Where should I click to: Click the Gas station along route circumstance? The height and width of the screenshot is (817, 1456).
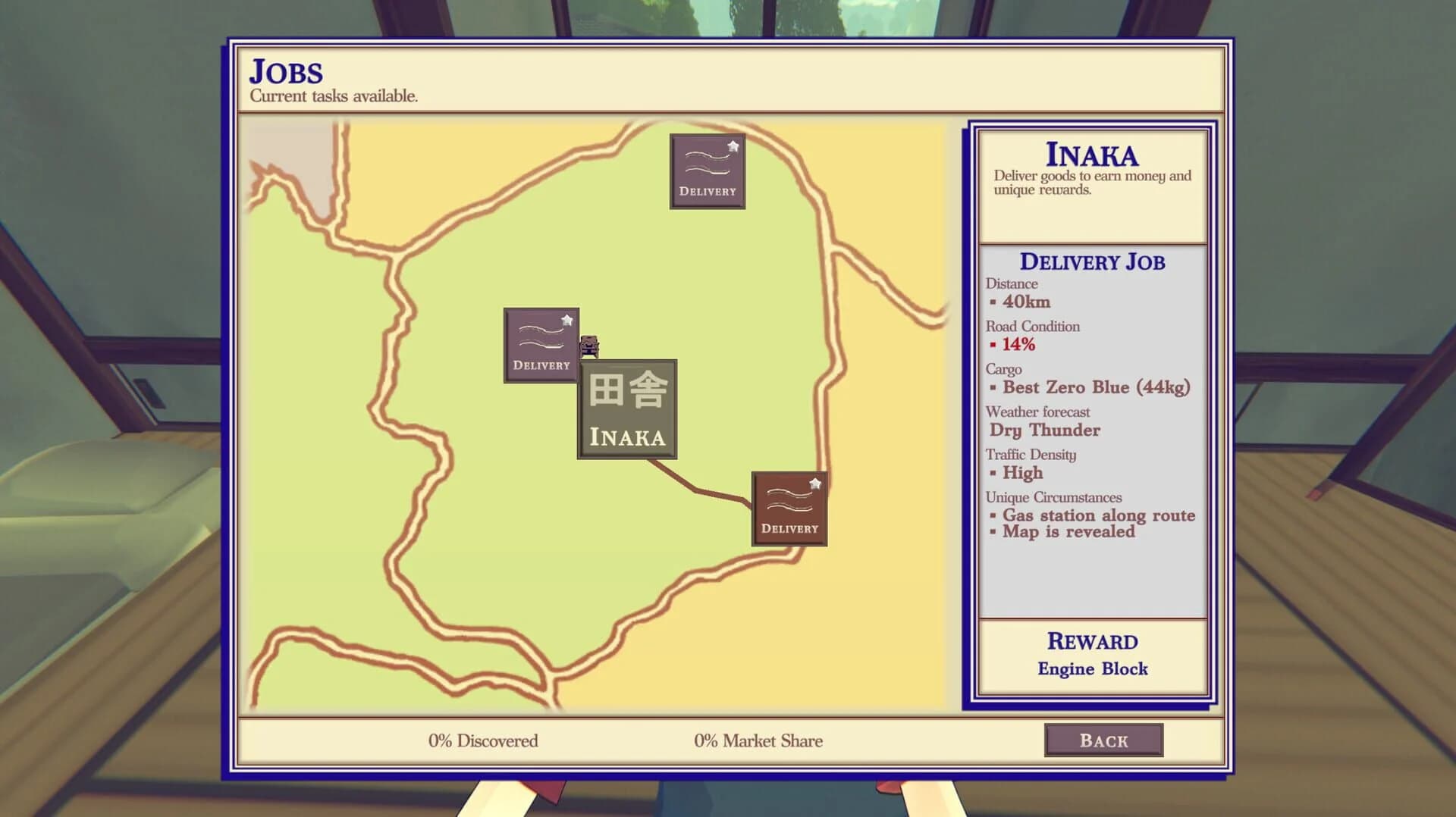[x=1097, y=515]
